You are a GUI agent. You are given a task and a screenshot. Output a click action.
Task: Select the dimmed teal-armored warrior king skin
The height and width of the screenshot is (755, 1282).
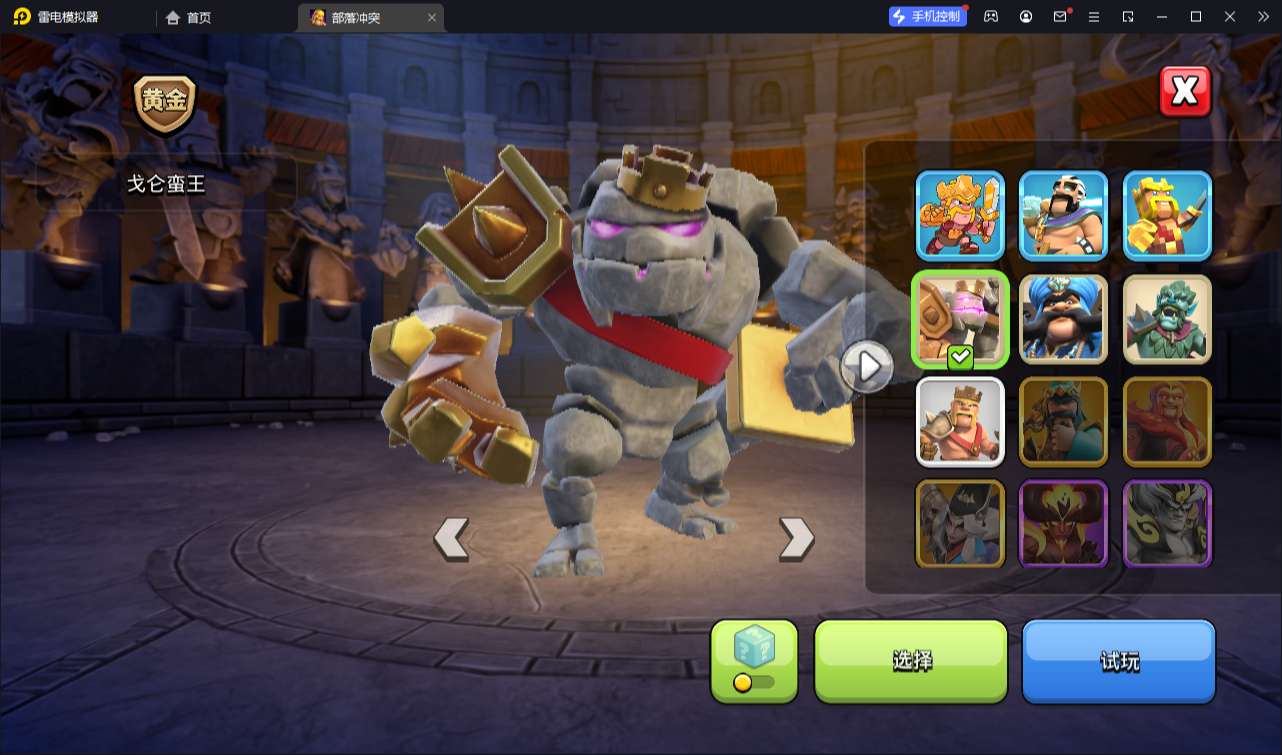(x=1063, y=422)
